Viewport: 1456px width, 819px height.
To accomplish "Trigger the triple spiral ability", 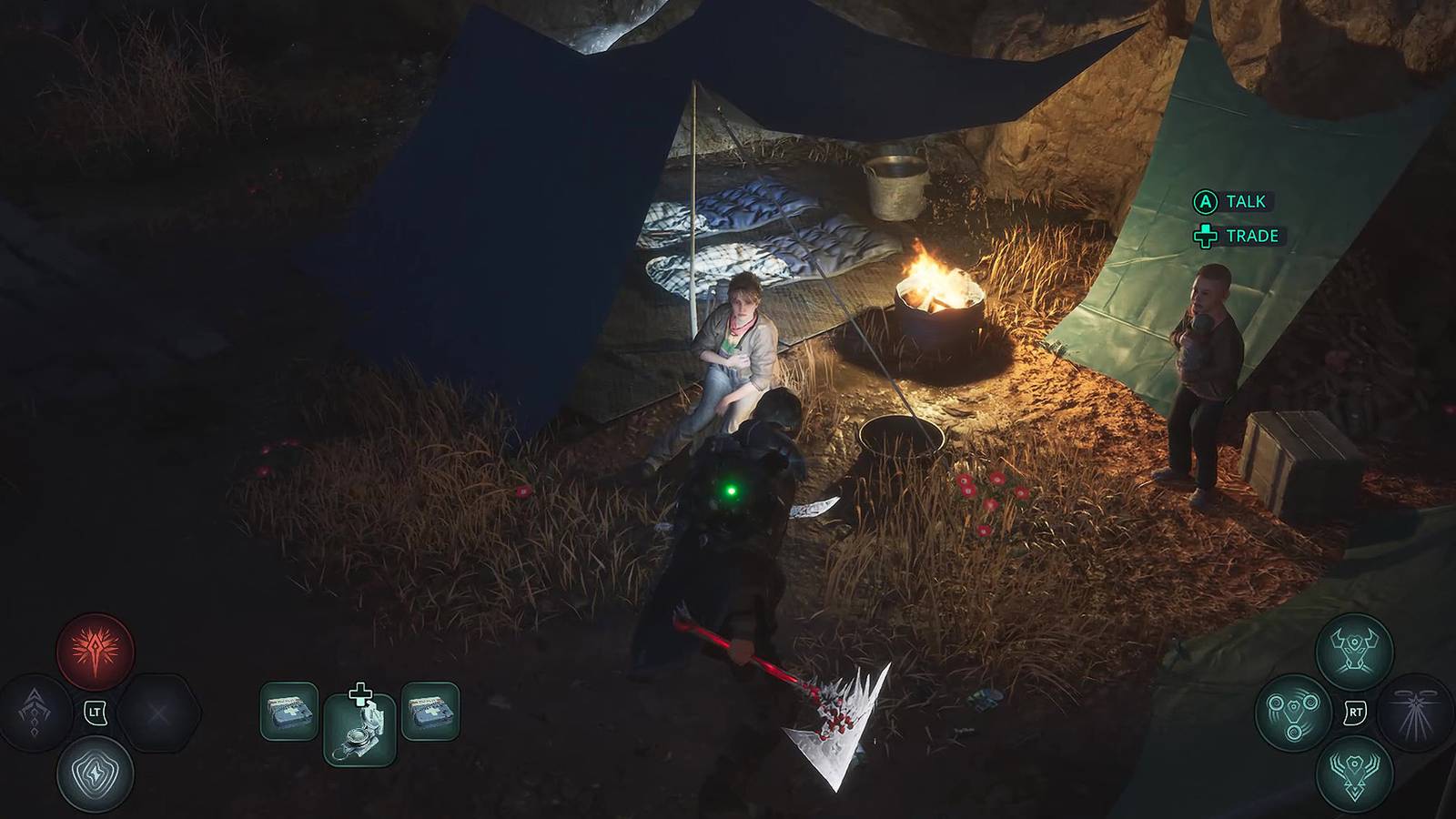I will (x=1295, y=713).
